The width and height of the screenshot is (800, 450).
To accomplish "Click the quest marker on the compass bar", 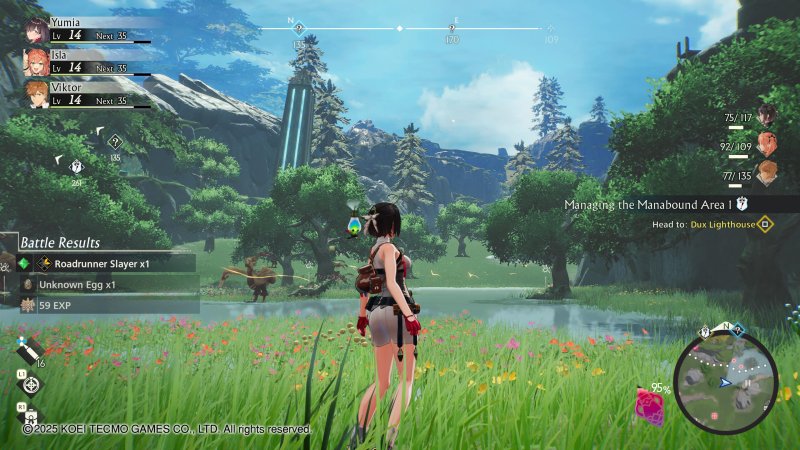I will (298, 30).
